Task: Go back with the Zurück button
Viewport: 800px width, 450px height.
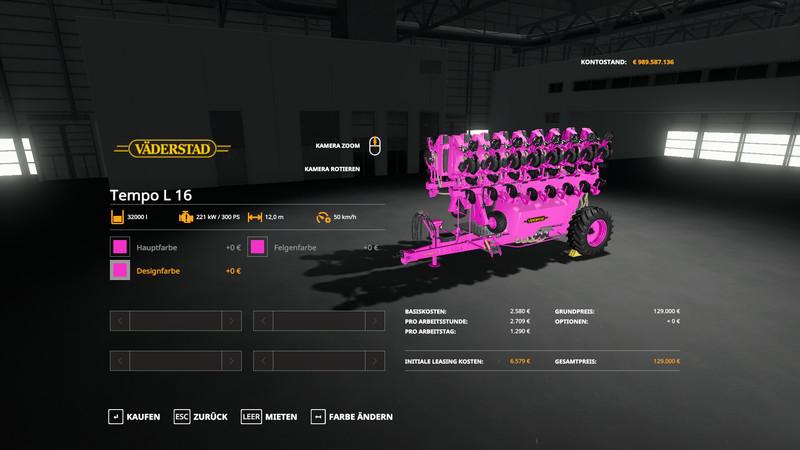Action: click(x=201, y=416)
